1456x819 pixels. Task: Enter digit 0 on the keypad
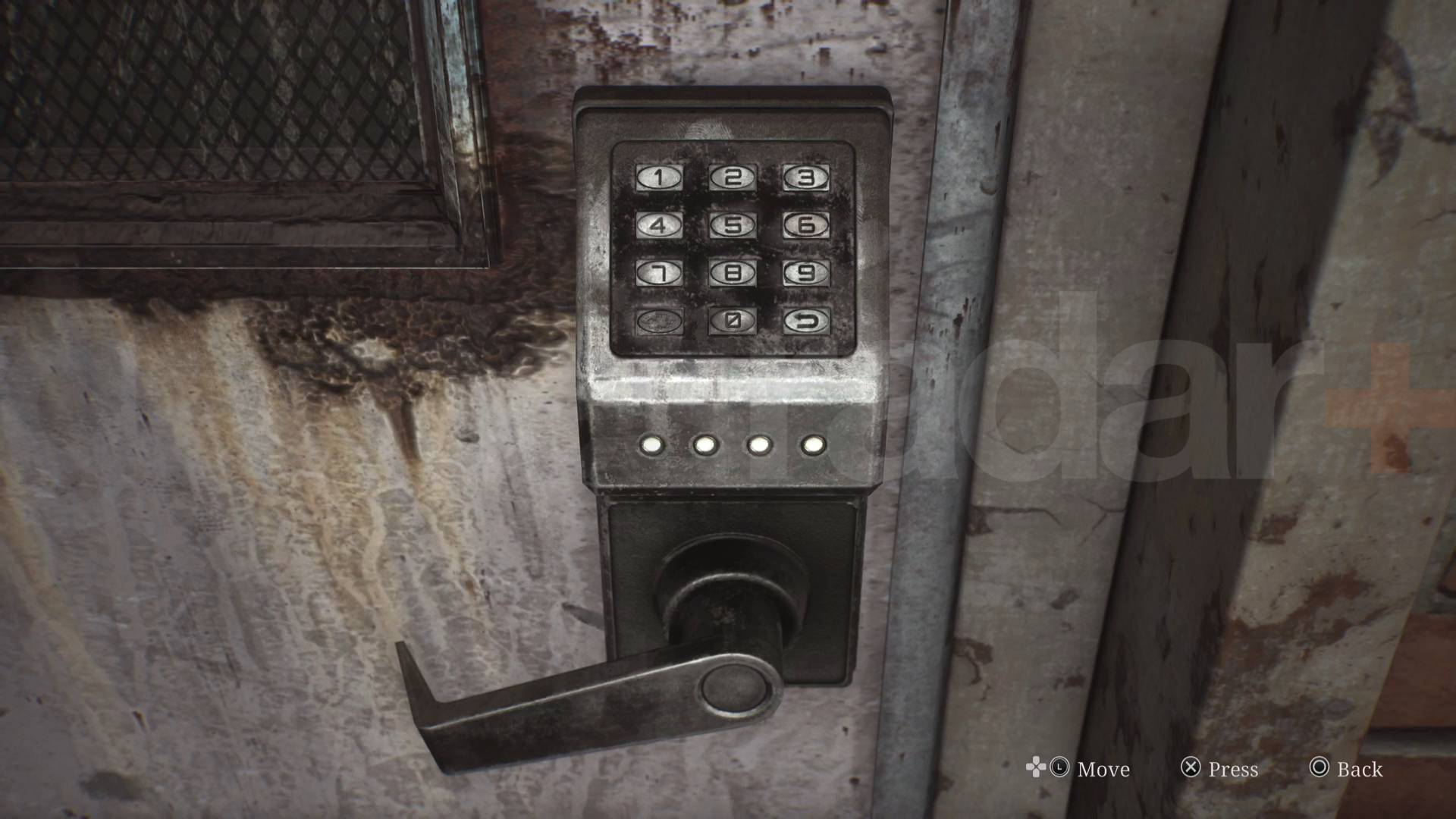click(733, 321)
